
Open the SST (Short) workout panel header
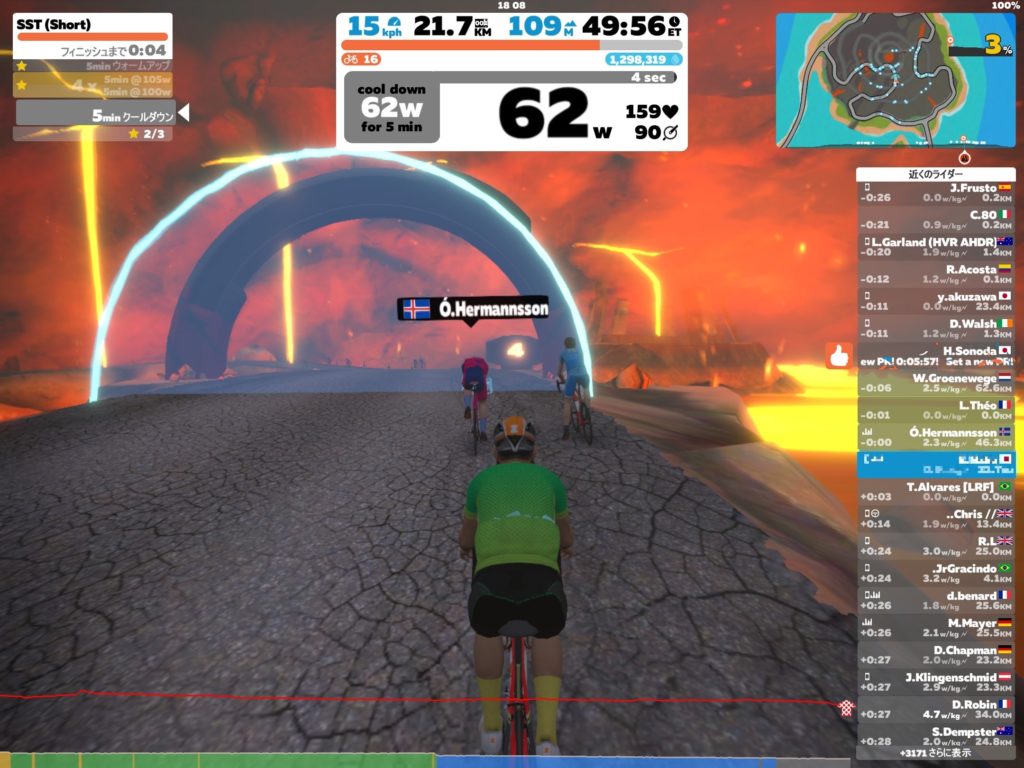[x=93, y=24]
